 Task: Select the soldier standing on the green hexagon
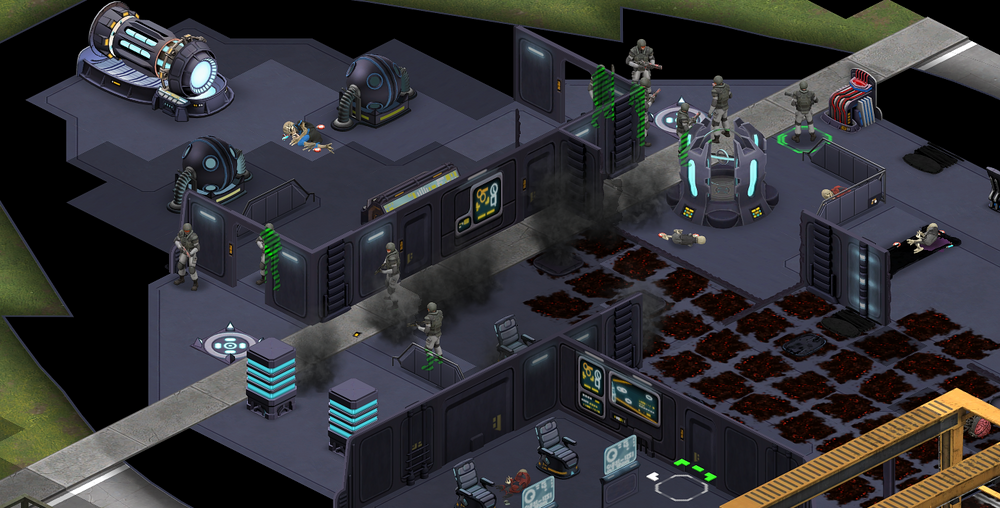coord(802,112)
